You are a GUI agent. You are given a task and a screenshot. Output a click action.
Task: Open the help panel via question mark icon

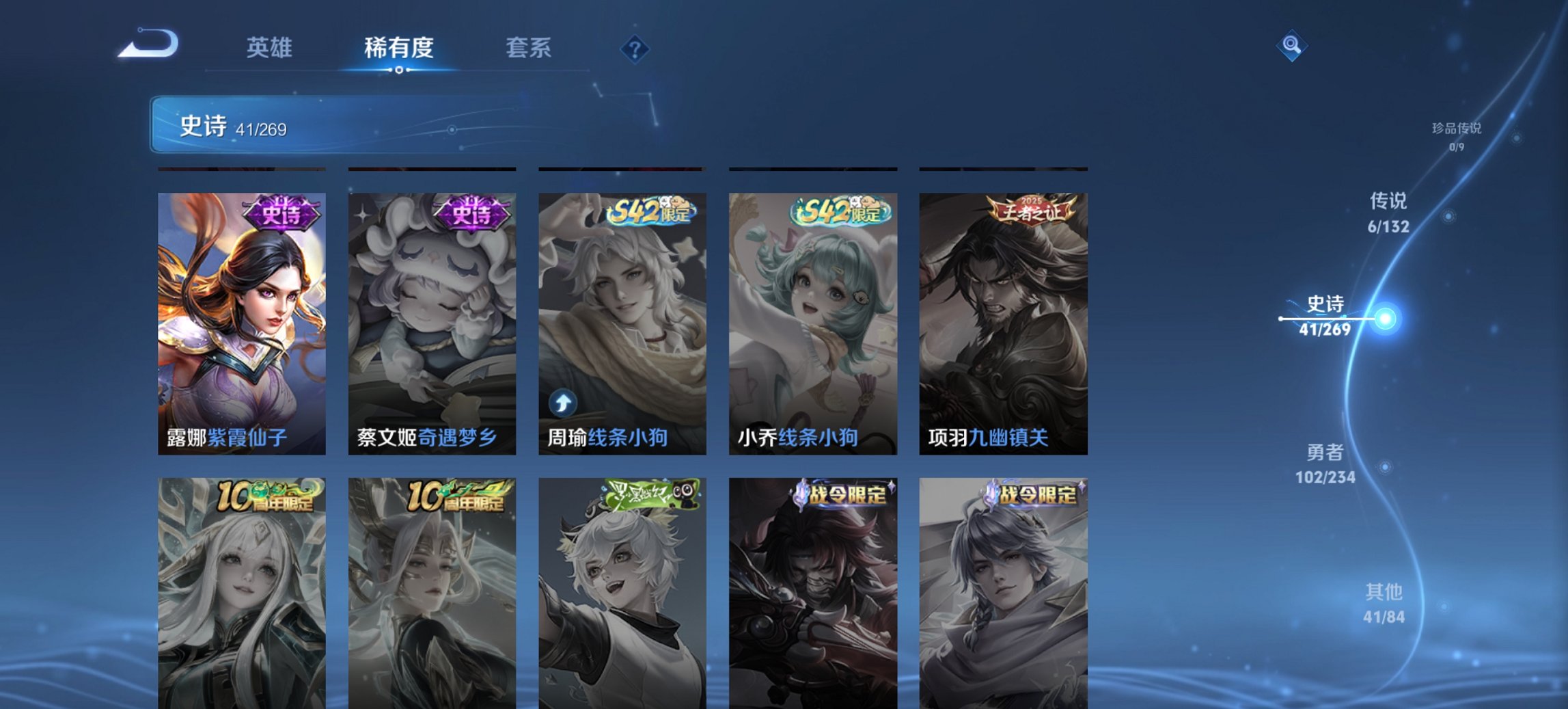pos(635,48)
